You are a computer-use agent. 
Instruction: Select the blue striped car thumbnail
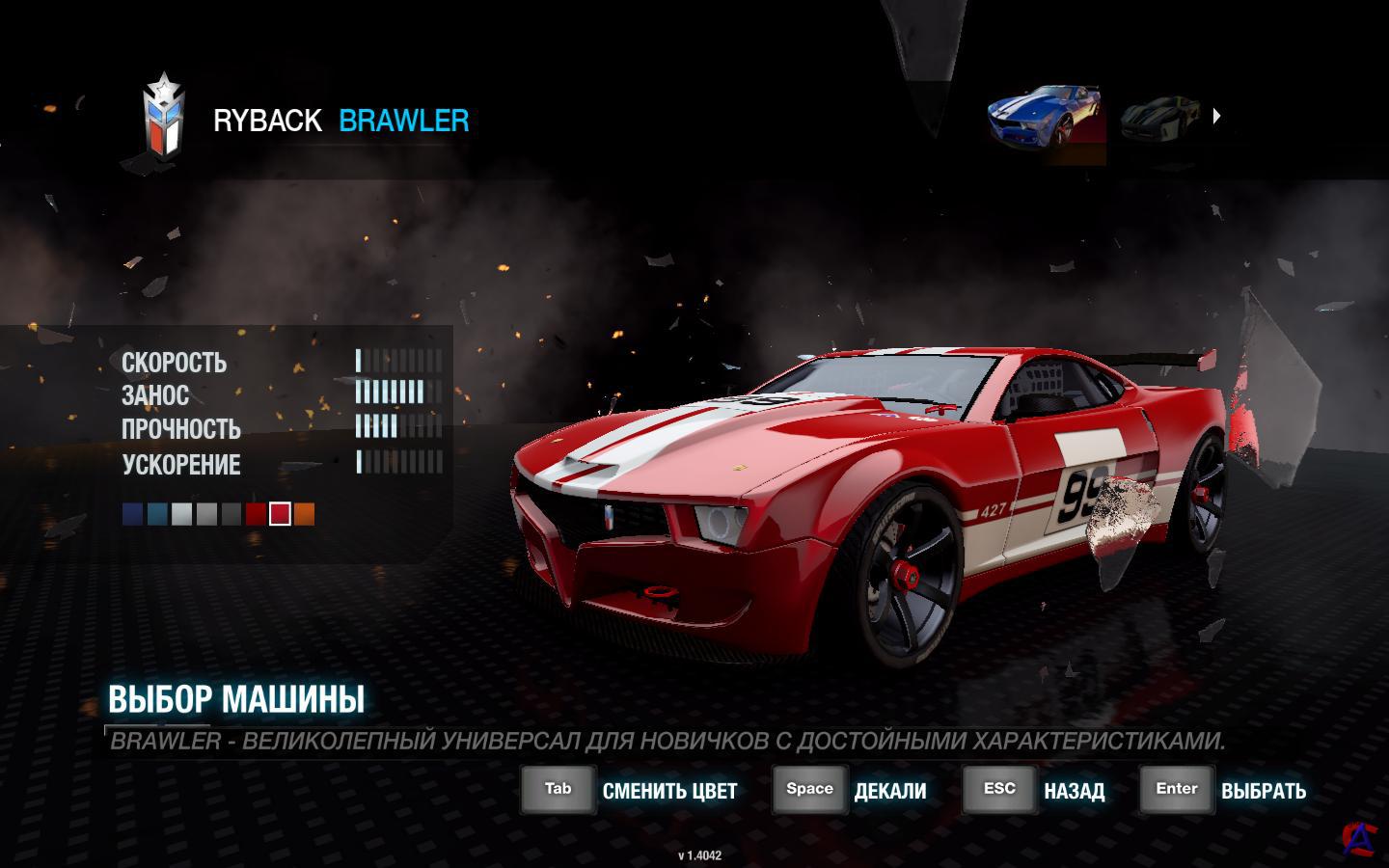(x=1047, y=120)
